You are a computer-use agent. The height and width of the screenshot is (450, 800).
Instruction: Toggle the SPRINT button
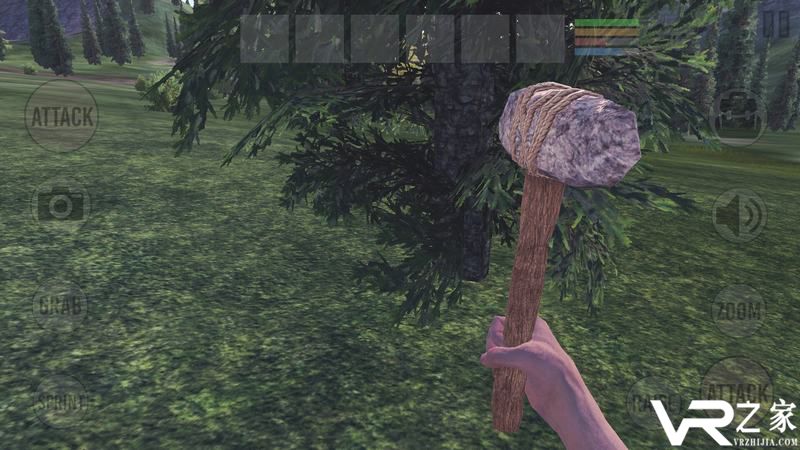click(61, 402)
